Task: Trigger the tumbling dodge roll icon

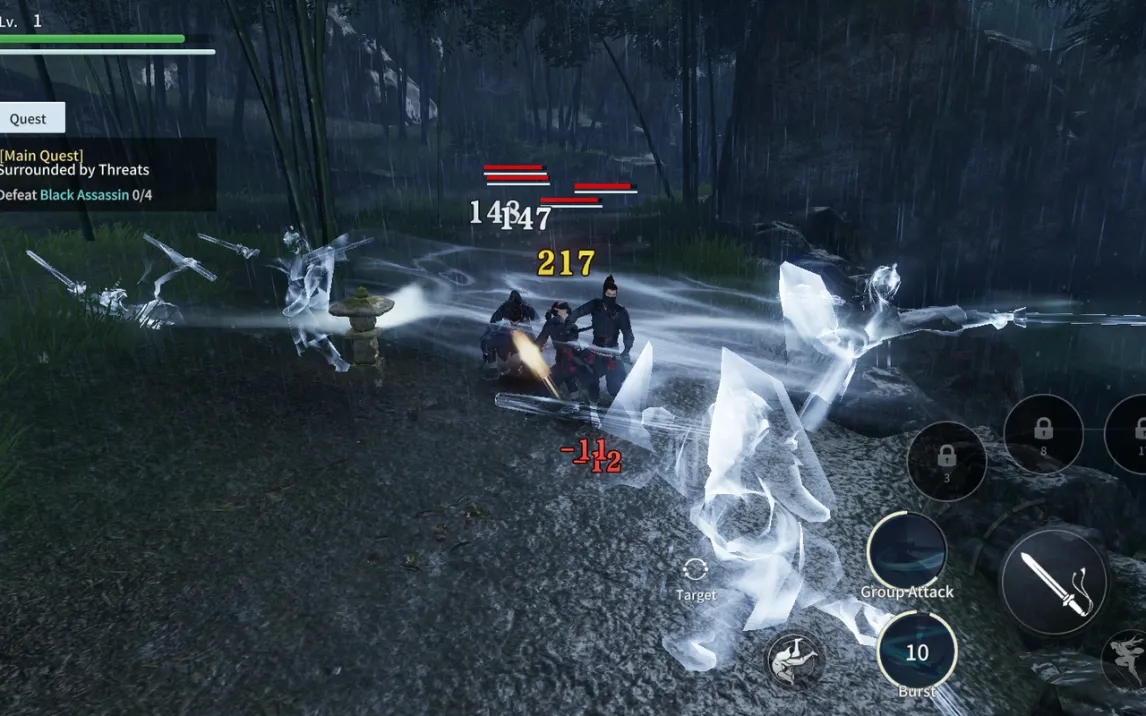Action: click(x=795, y=660)
